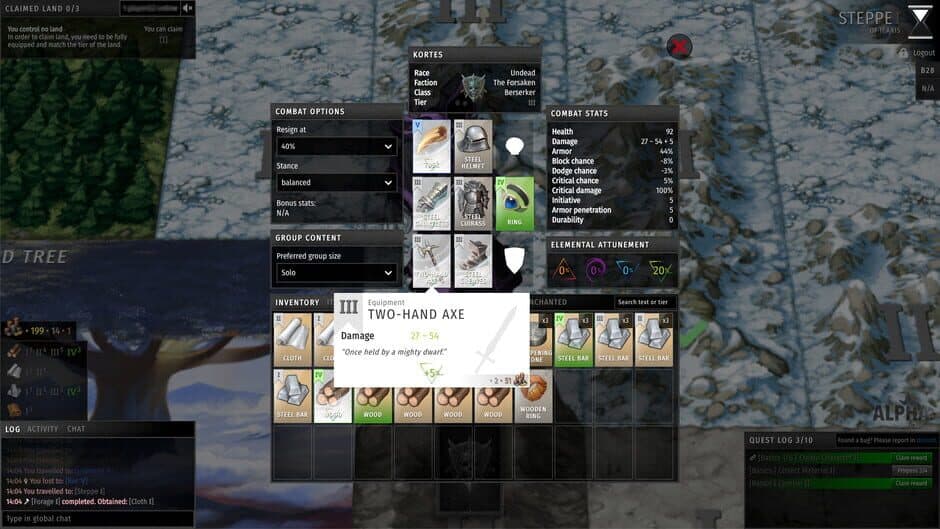Focus the inventory search text or tier field

tap(645, 302)
